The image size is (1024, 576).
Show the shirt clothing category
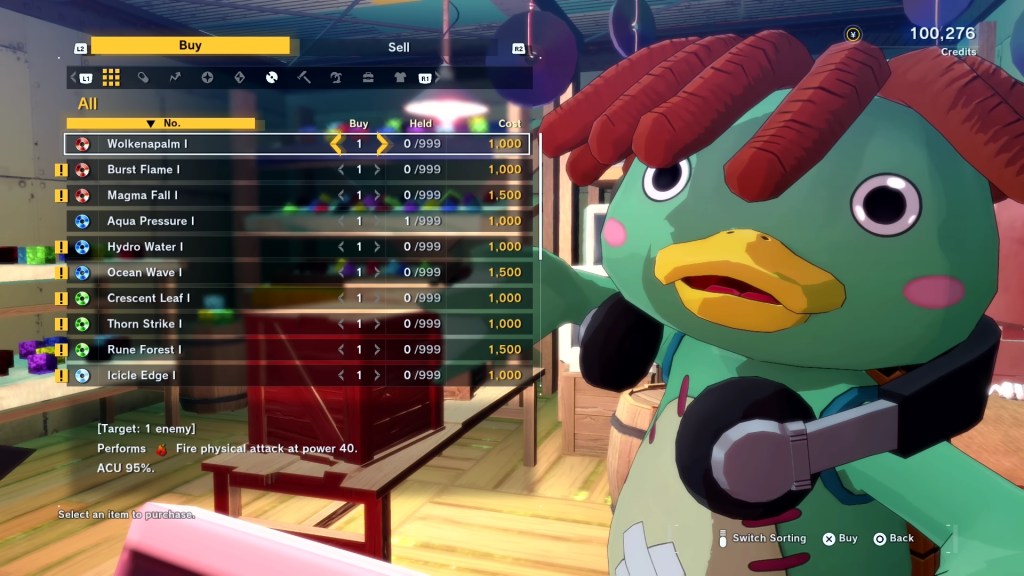click(x=400, y=77)
